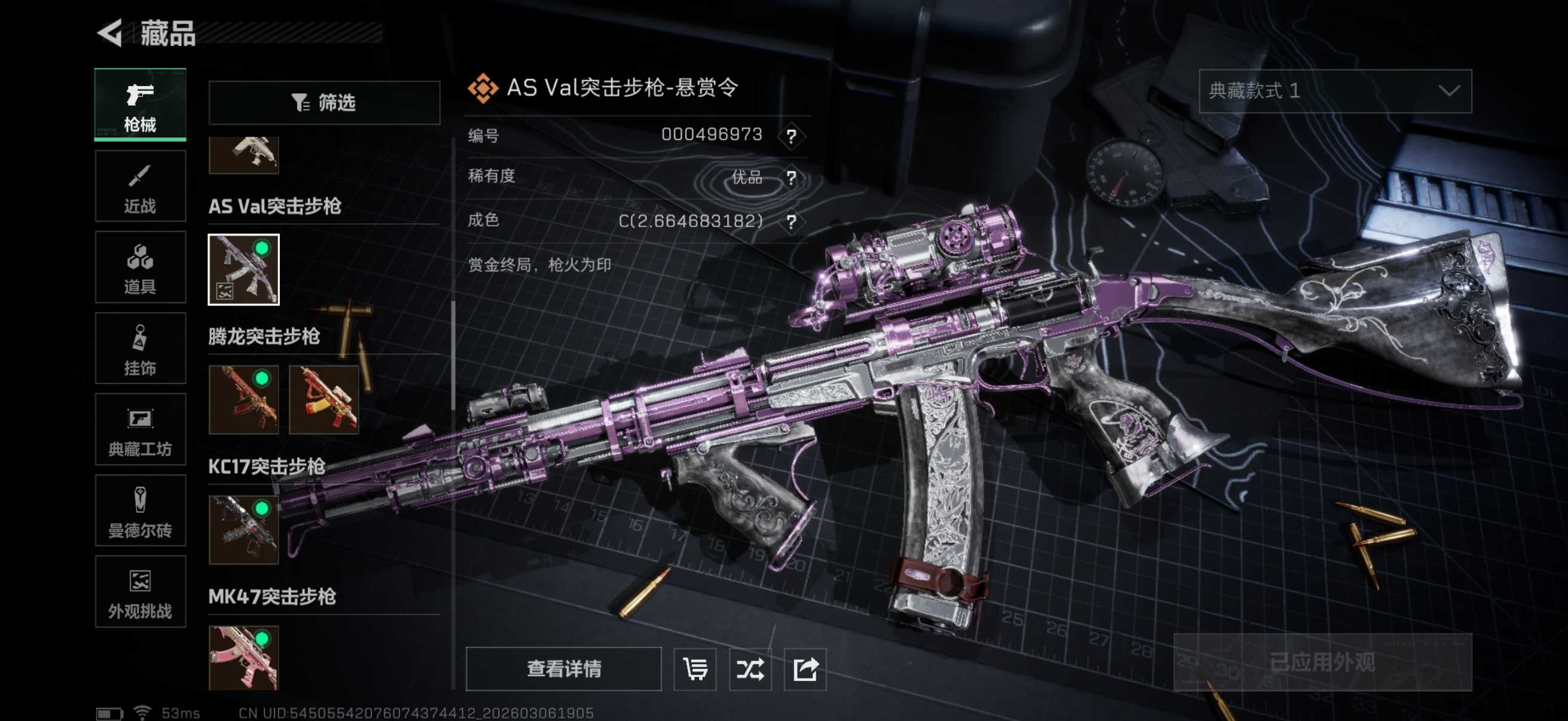Share the skin using the share icon

click(x=805, y=669)
